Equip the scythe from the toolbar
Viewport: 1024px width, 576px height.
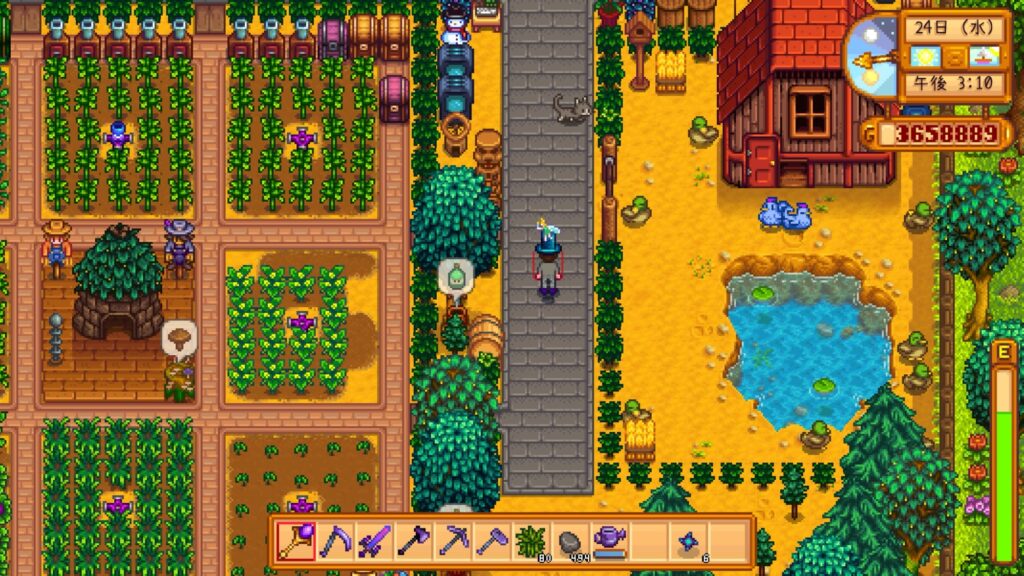[x=334, y=541]
